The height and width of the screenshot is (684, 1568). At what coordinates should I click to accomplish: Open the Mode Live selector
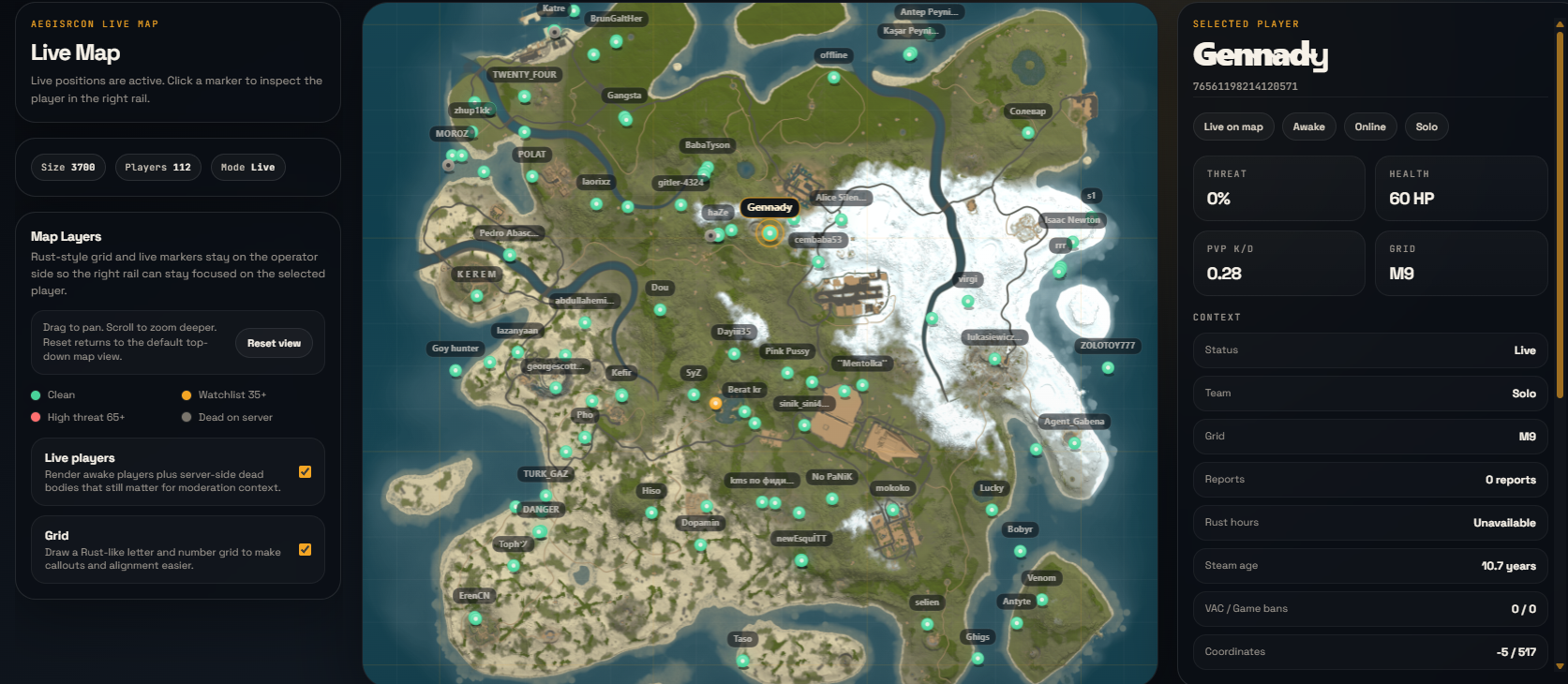click(247, 167)
